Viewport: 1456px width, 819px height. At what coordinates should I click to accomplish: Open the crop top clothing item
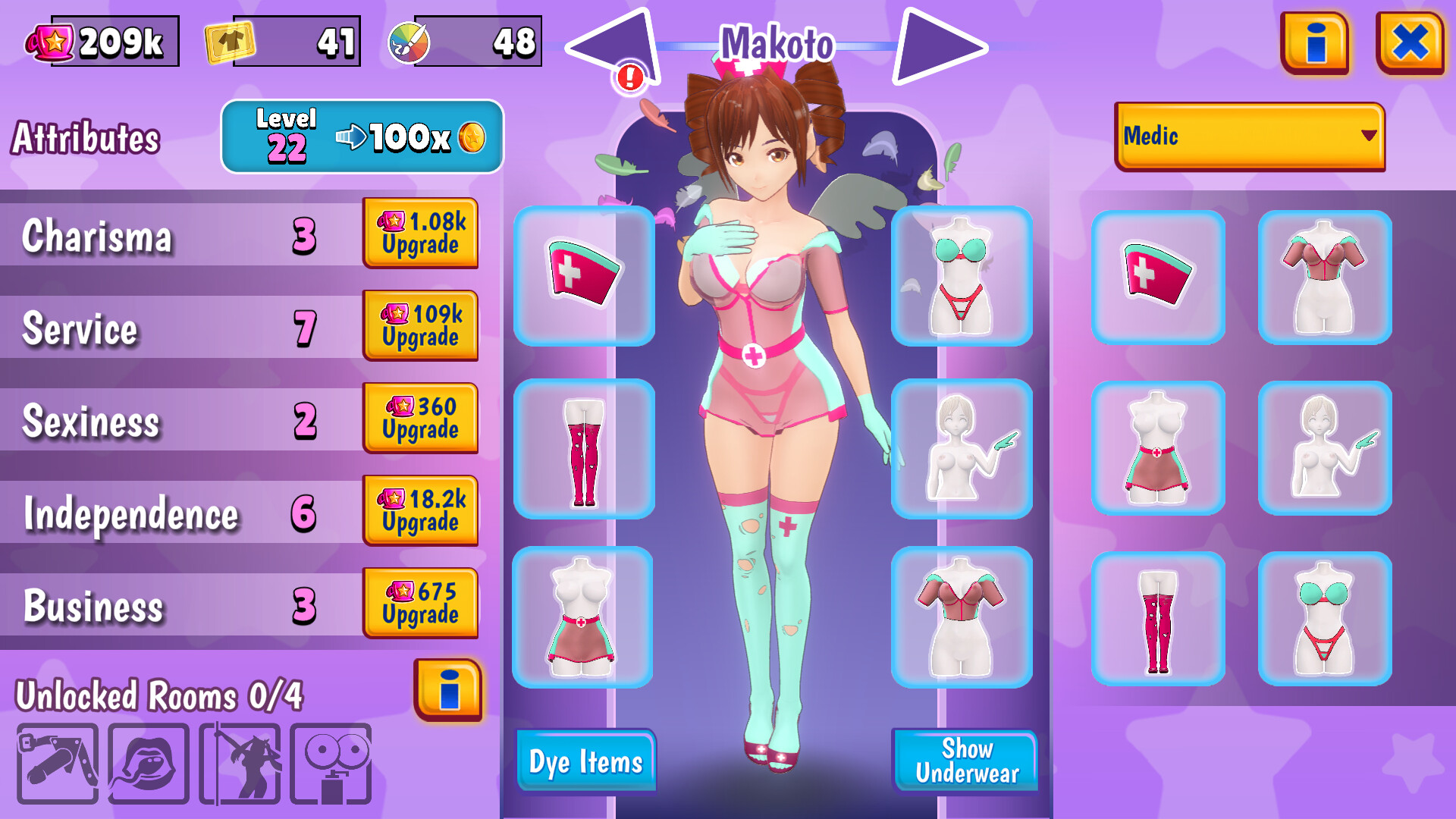pos(963,618)
